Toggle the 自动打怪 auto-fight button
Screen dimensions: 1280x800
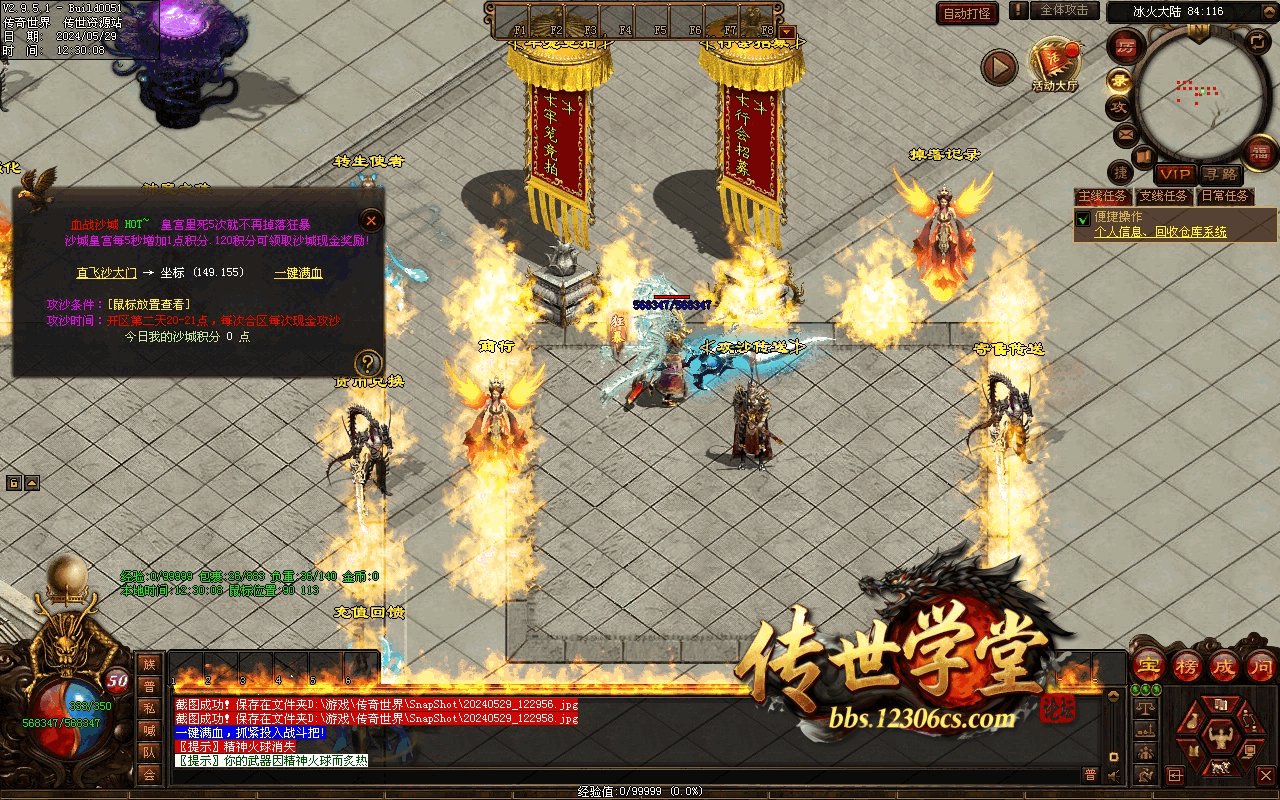coord(967,13)
